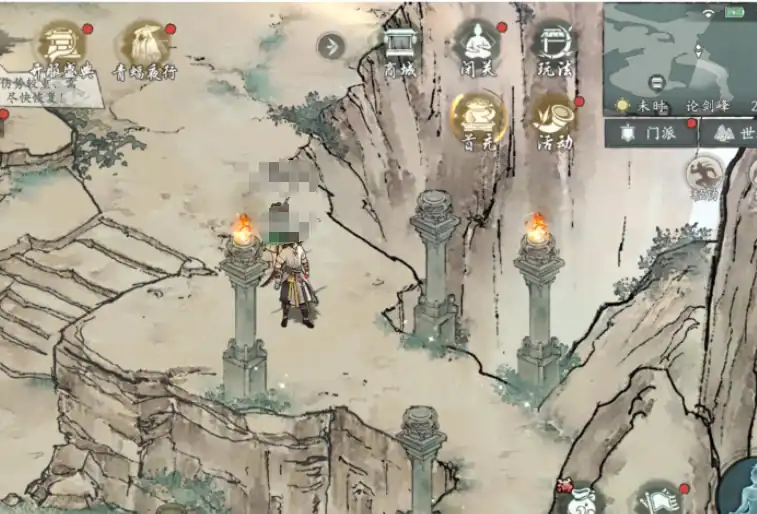Open the 活动 events menu

click(x=553, y=120)
